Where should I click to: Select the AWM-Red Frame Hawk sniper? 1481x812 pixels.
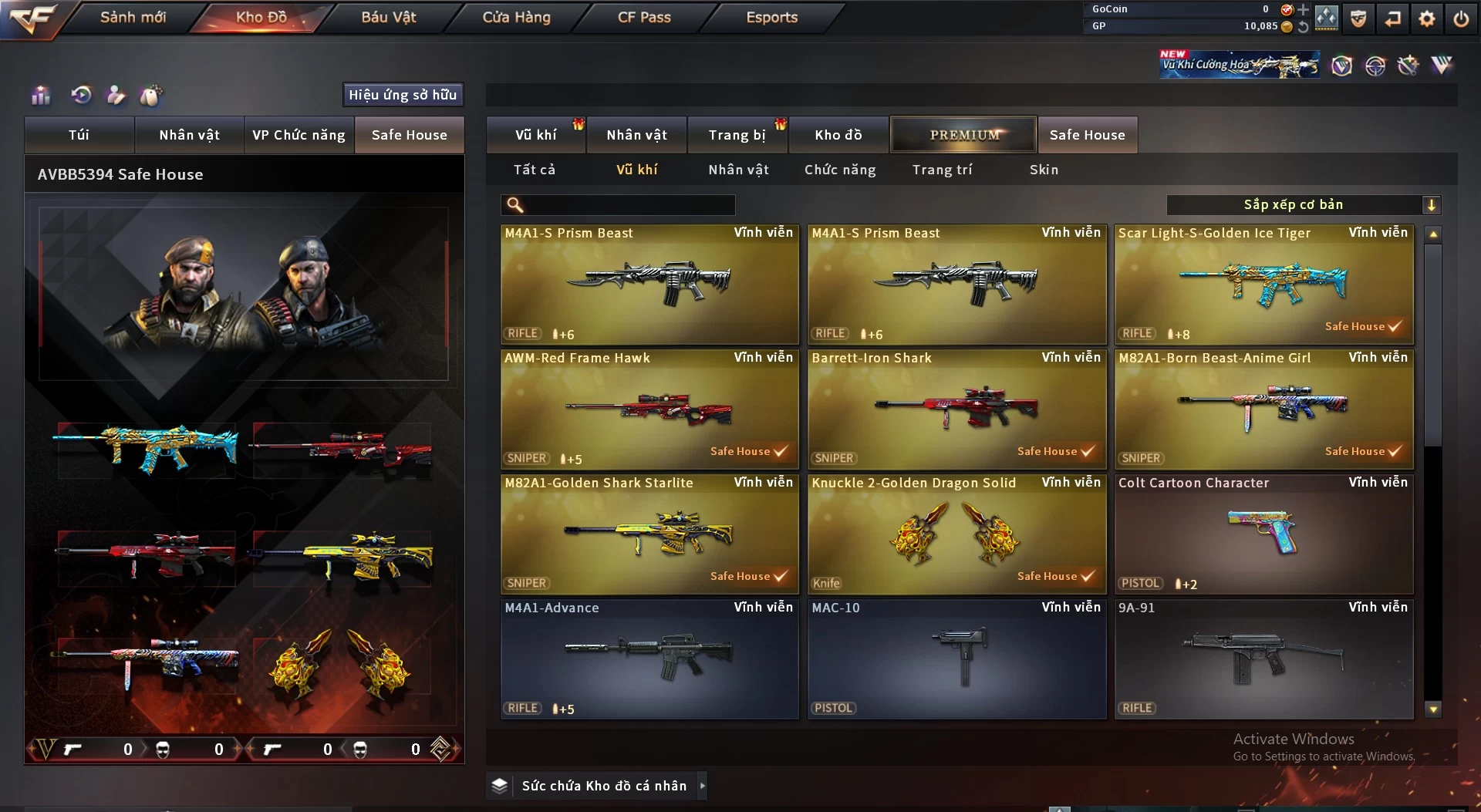(649, 409)
